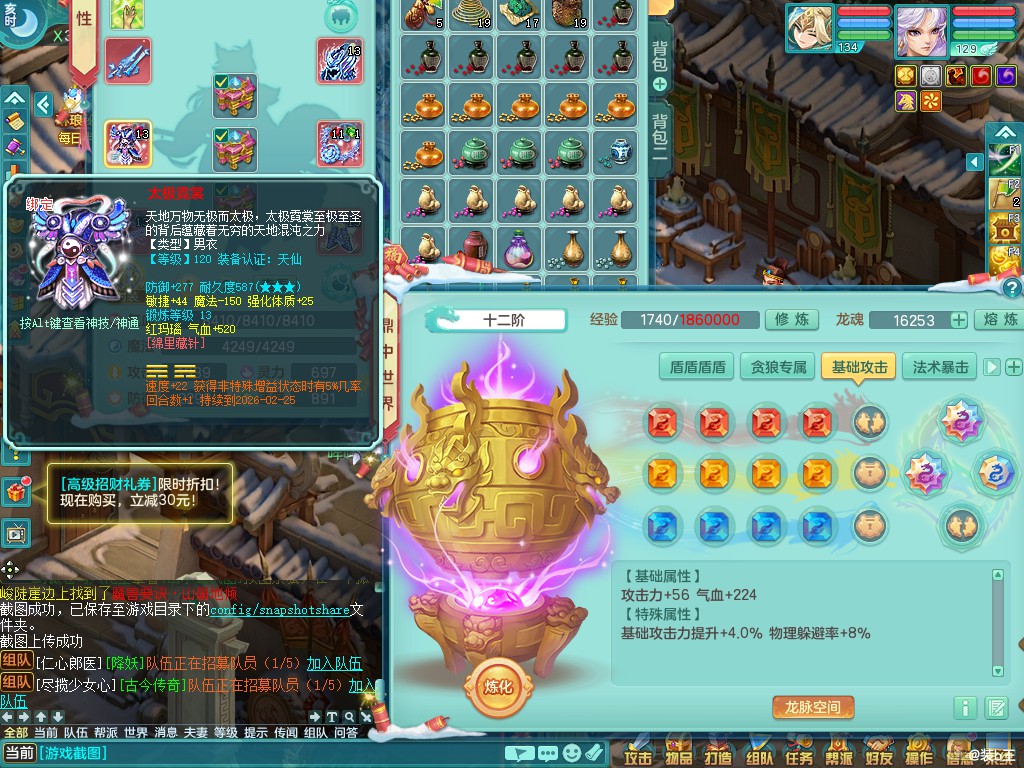Image resolution: width=1024 pixels, height=768 pixels.
Task: Click the 炼化 refine button
Action: pos(498,688)
